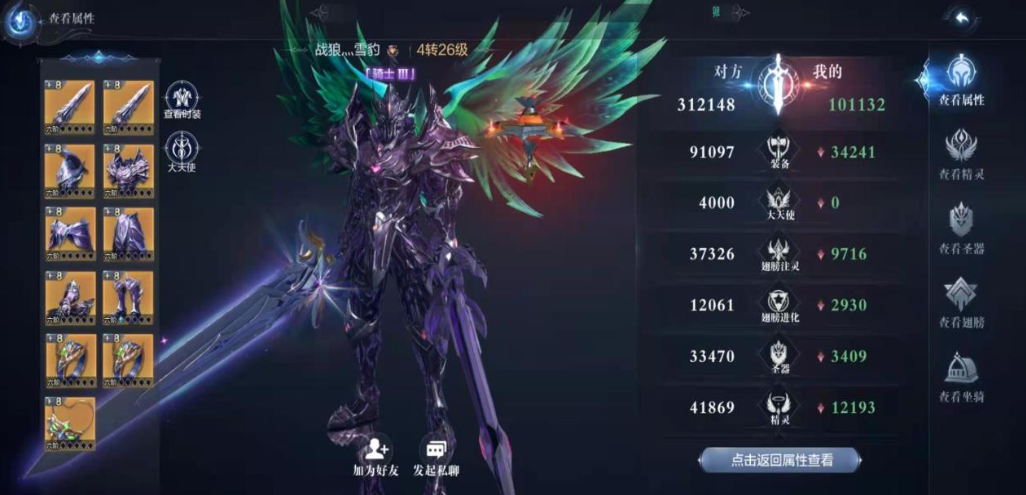Viewport: 1026px width, 495px height.
Task: Click the back arrow button
Action: coord(961,19)
